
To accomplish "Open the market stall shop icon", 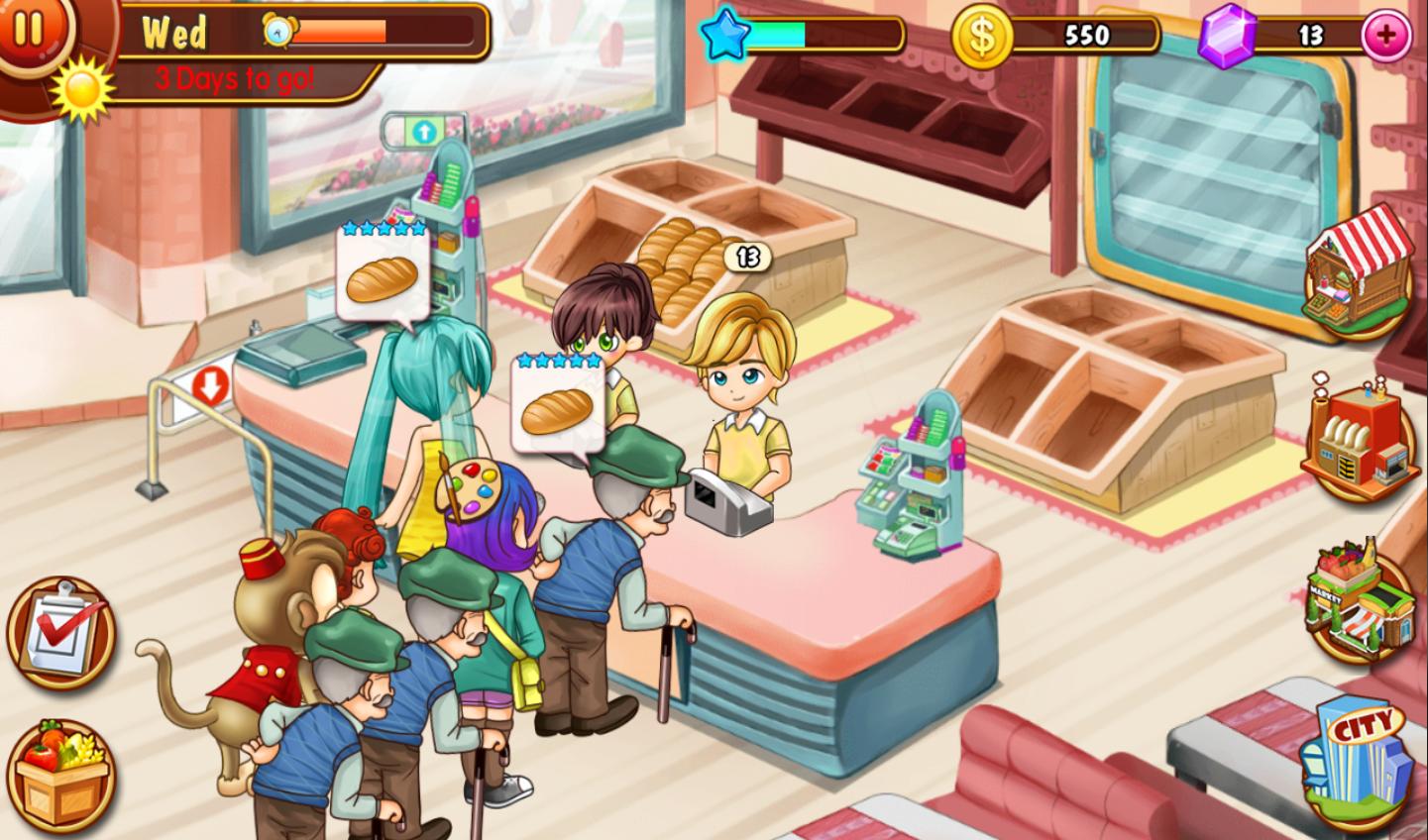I will (x=1356, y=270).
